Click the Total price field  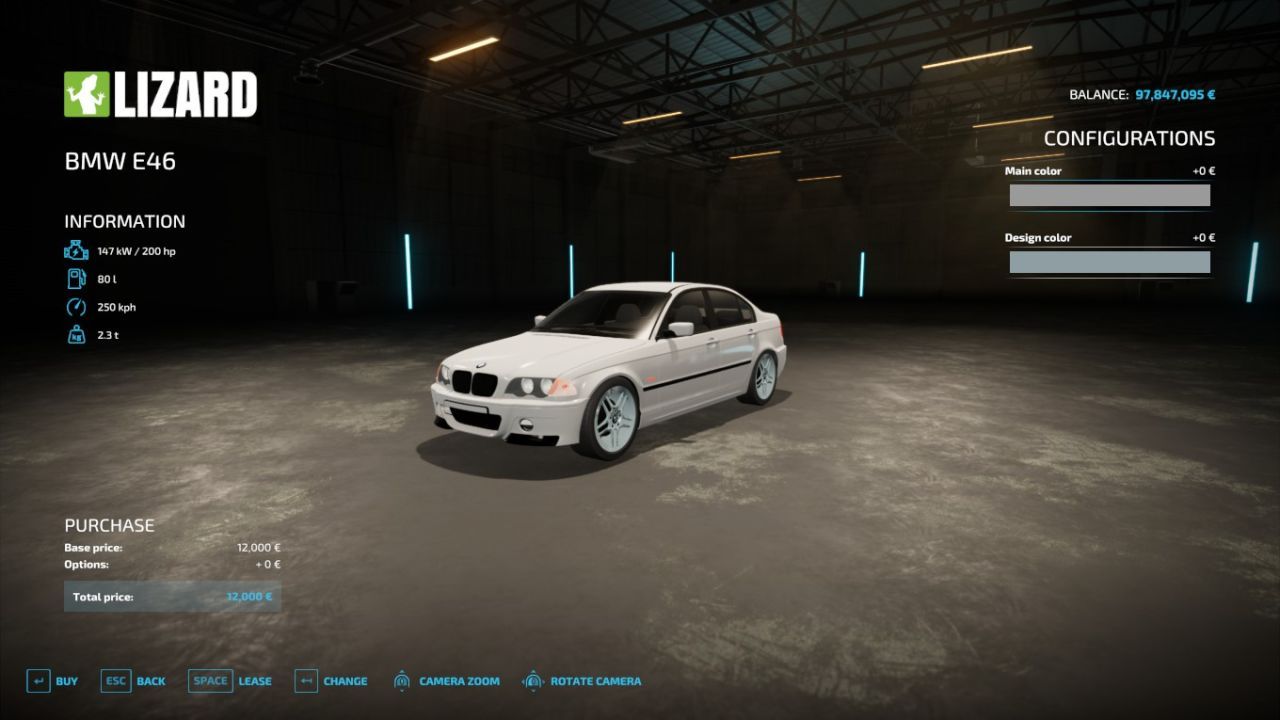click(172, 596)
